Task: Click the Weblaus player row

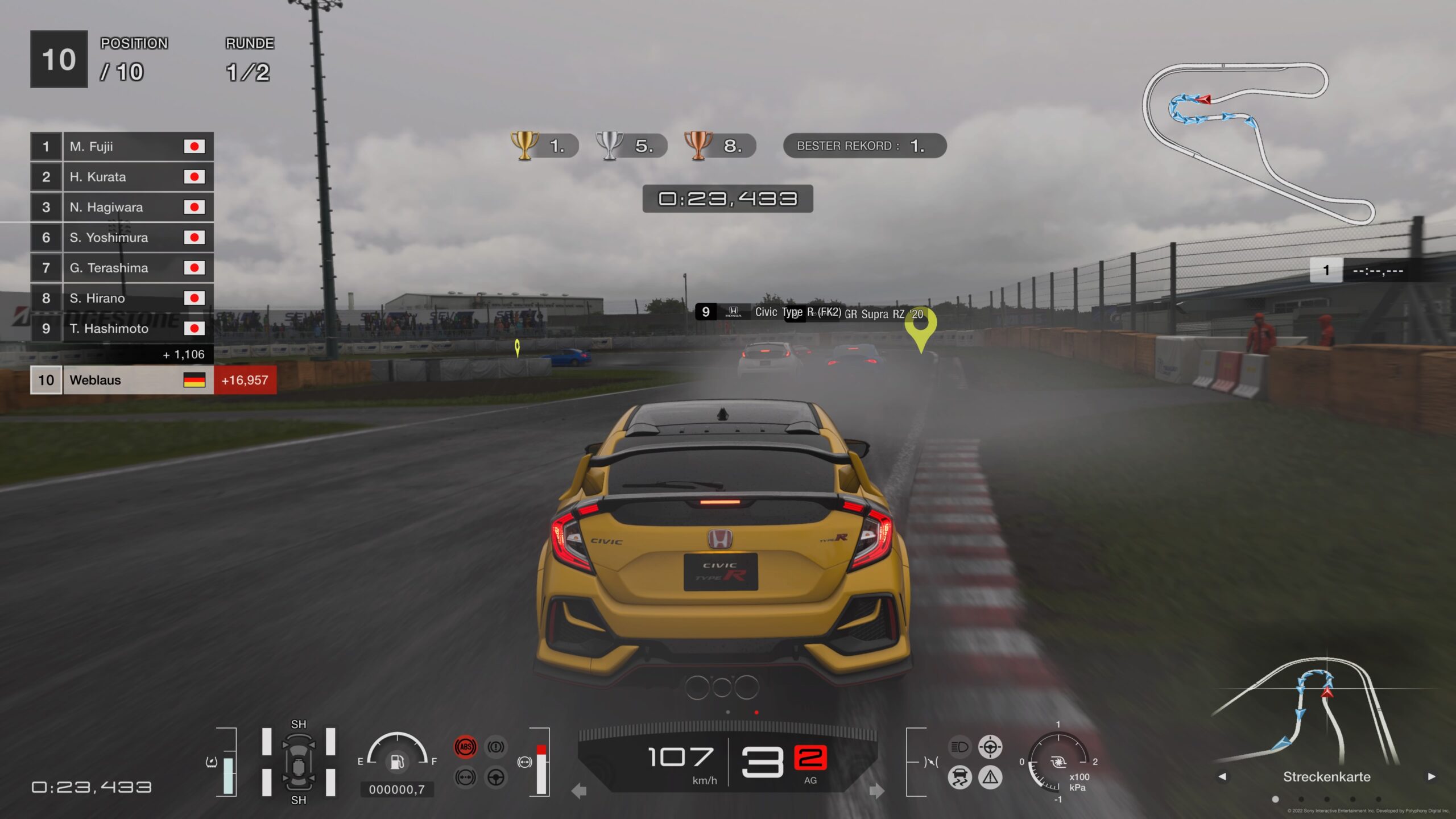Action: (x=122, y=380)
